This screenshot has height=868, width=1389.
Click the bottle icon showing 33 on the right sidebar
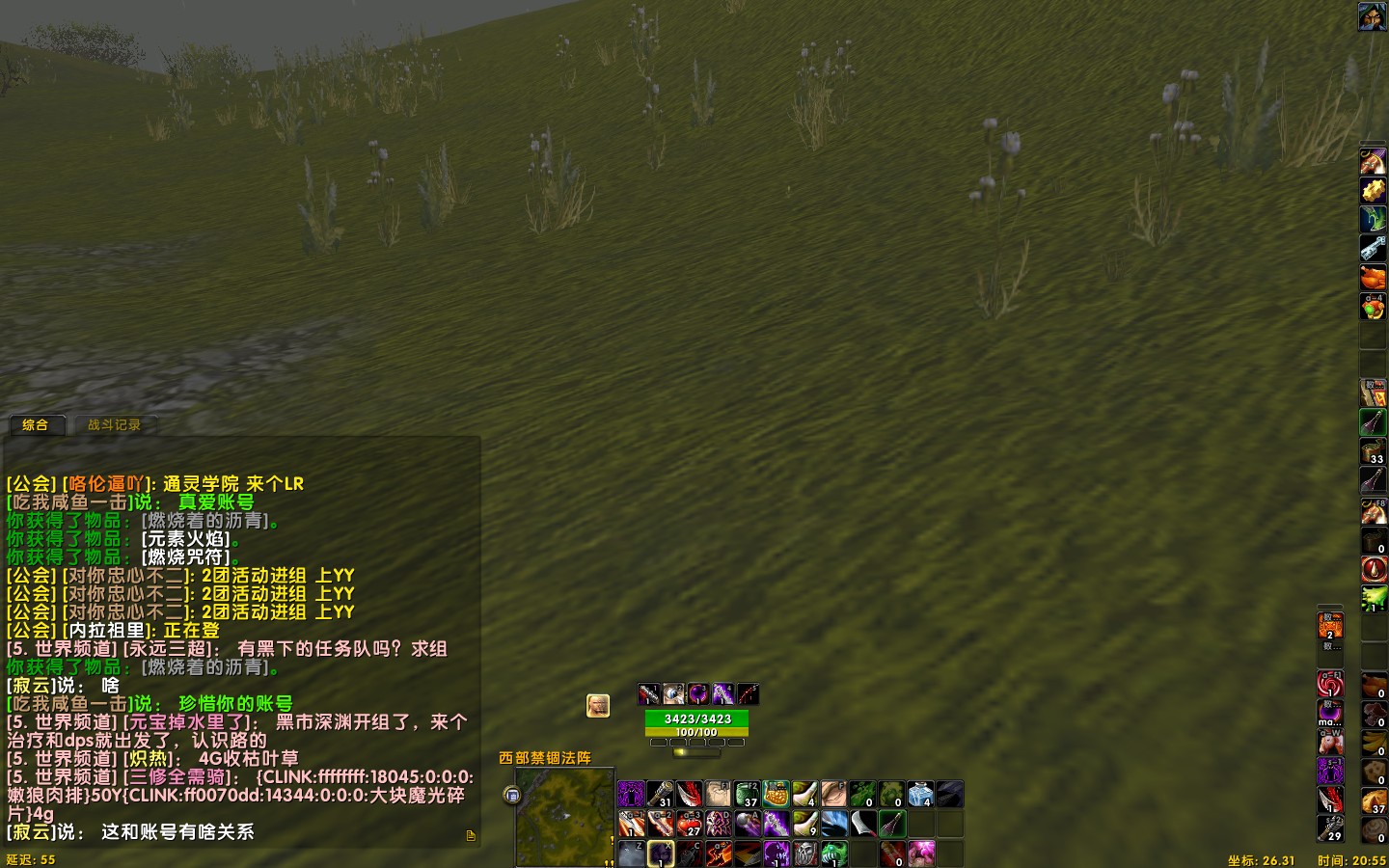[x=1372, y=448]
